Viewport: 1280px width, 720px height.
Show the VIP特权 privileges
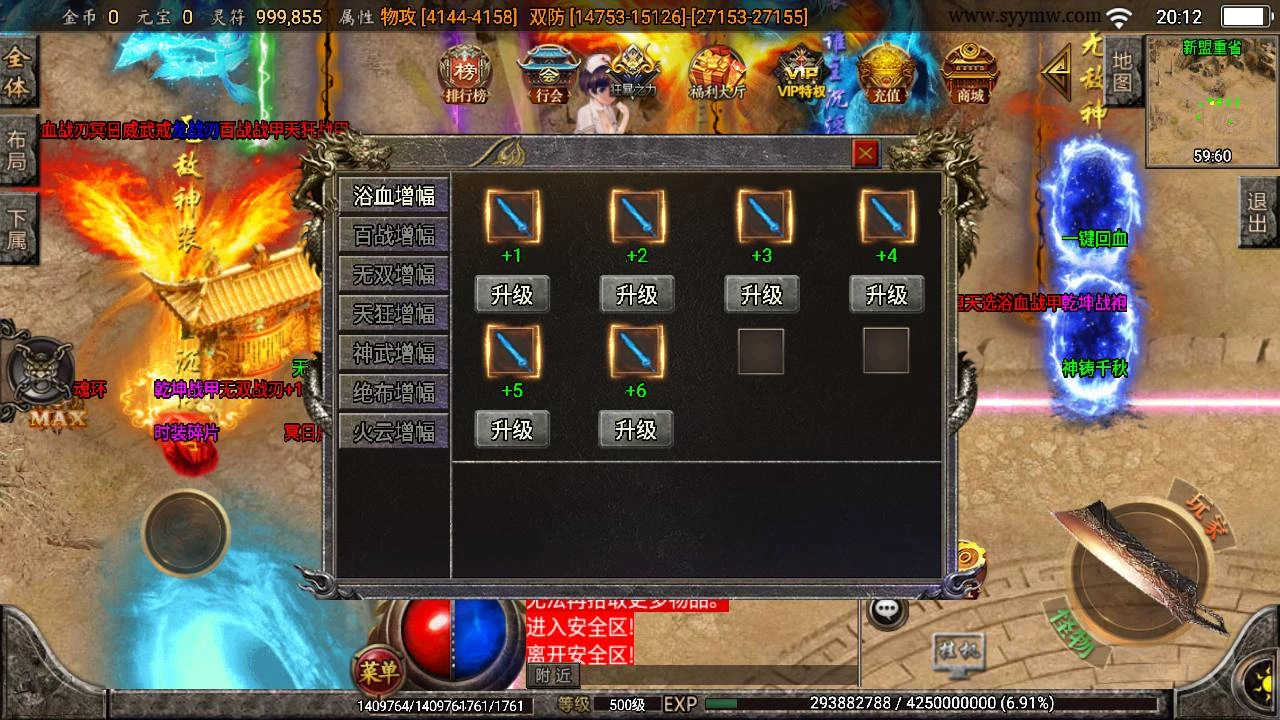802,74
